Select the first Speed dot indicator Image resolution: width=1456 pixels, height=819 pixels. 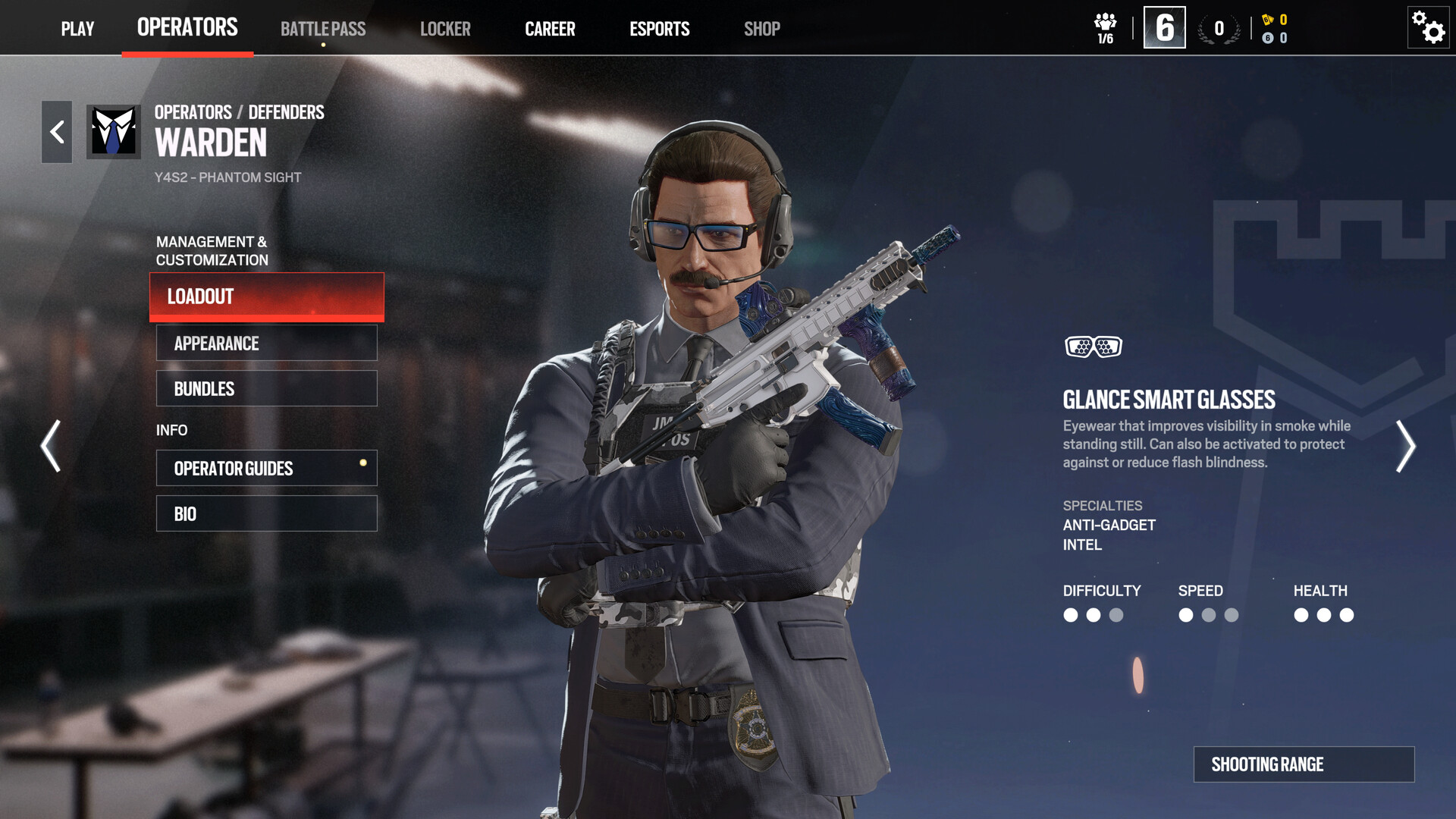click(x=1186, y=616)
